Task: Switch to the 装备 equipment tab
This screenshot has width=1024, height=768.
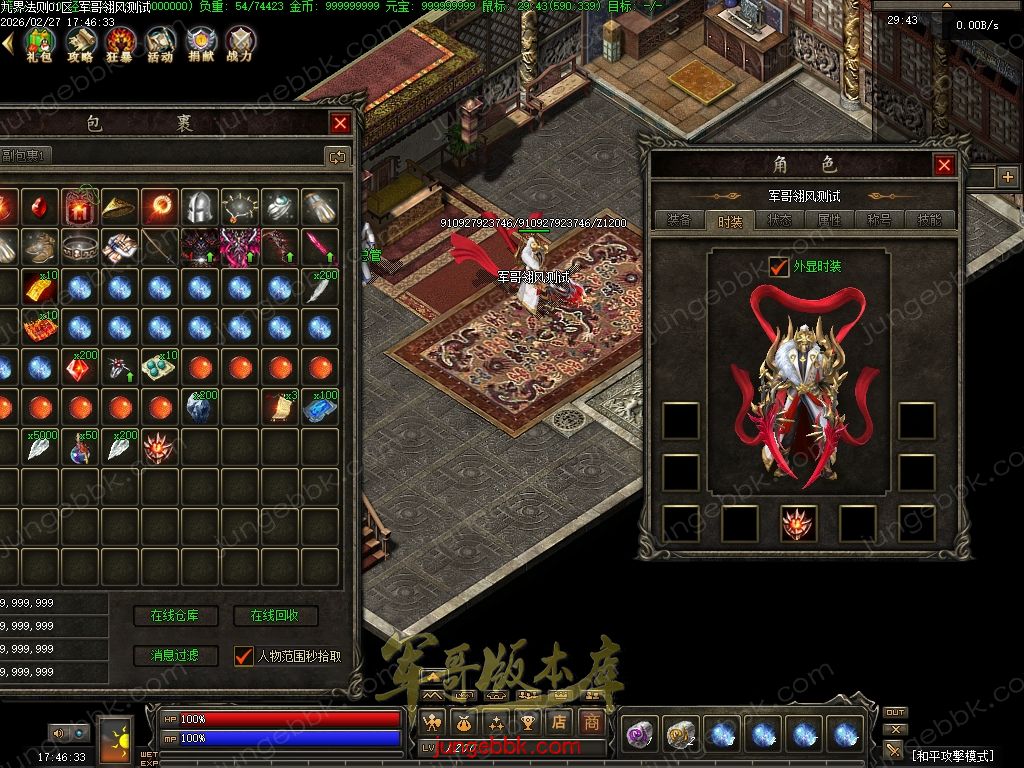Action: (679, 220)
